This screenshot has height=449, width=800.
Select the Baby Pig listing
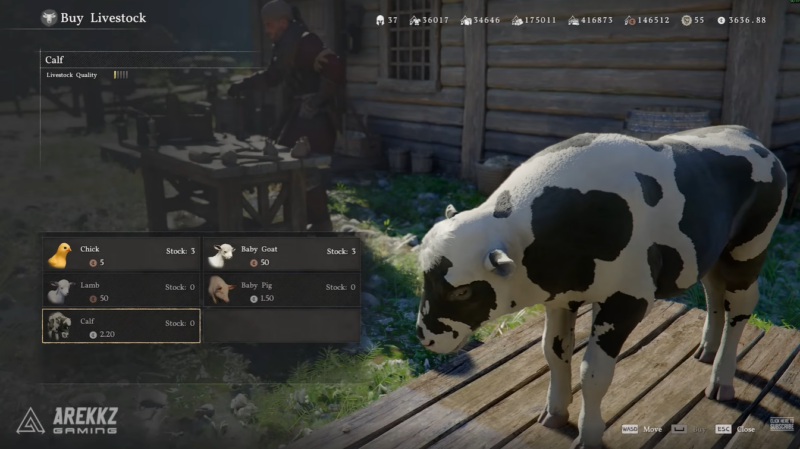coord(280,291)
